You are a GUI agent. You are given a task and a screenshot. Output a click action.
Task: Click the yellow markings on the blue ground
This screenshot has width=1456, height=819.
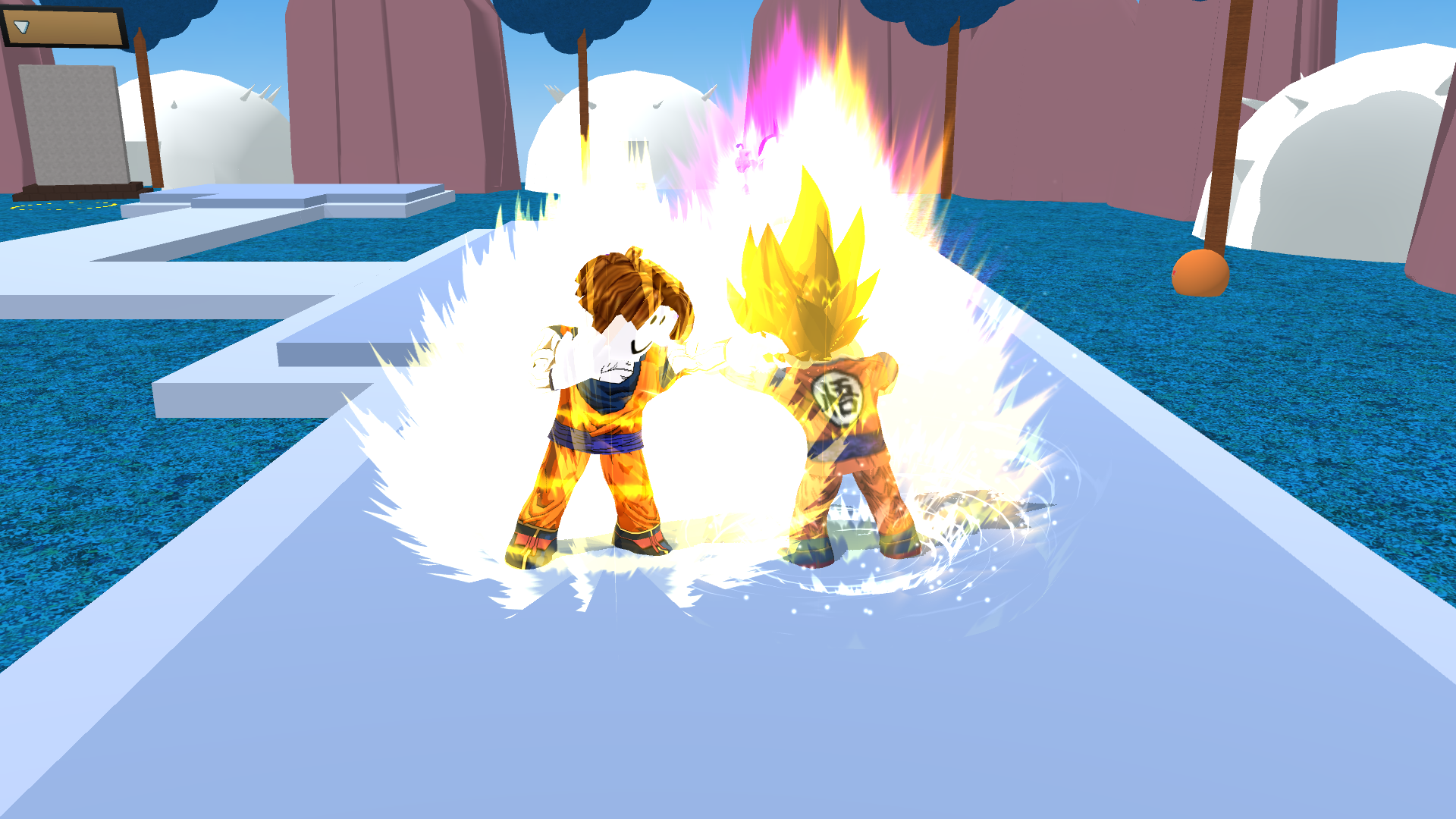61,206
